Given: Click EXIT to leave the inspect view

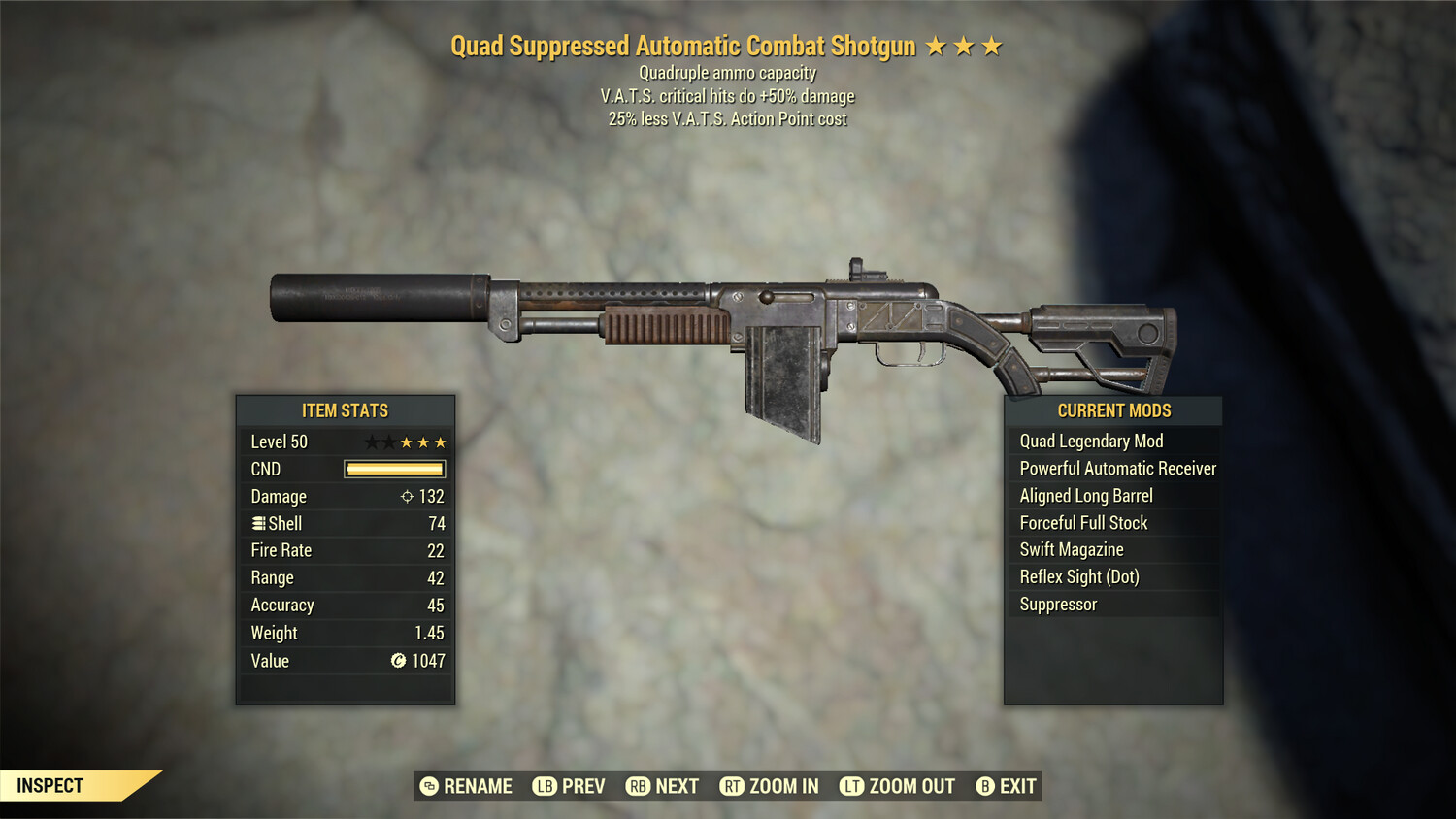Looking at the screenshot, I should tap(1017, 786).
